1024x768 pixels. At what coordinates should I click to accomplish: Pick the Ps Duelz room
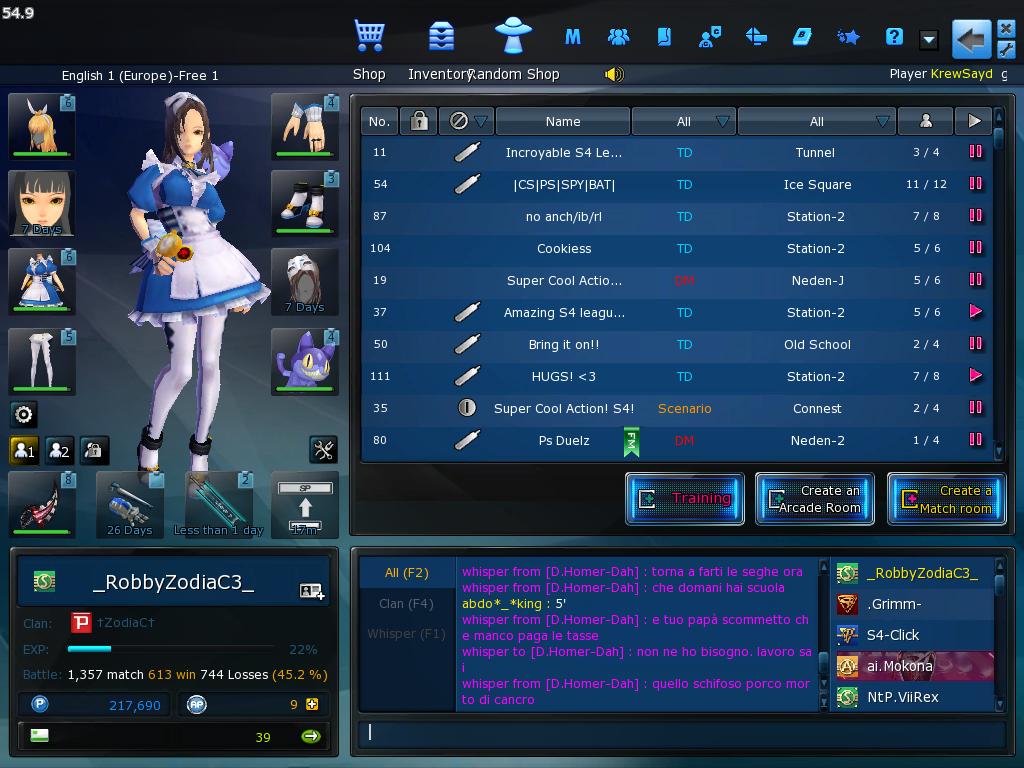563,440
